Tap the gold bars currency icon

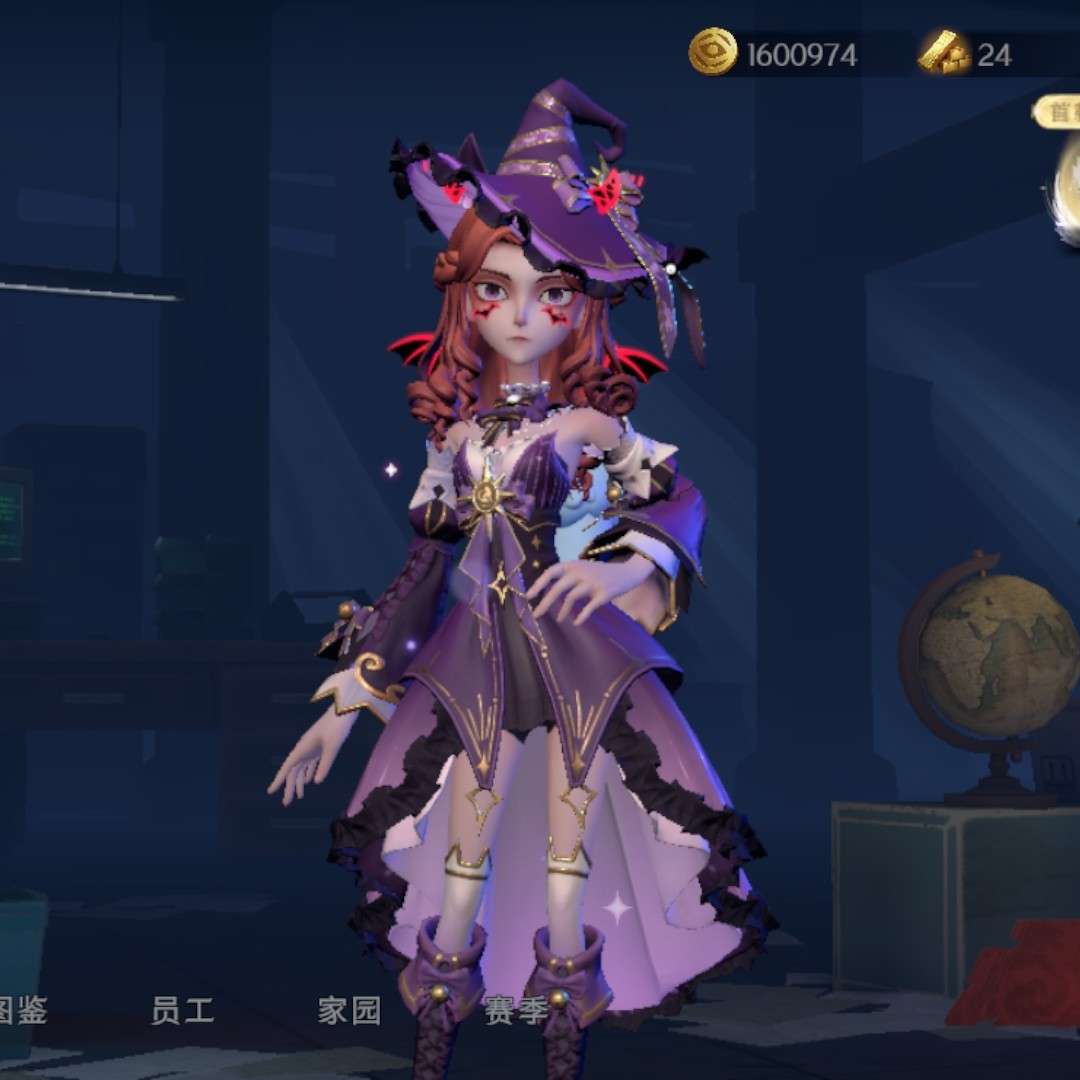tap(944, 53)
